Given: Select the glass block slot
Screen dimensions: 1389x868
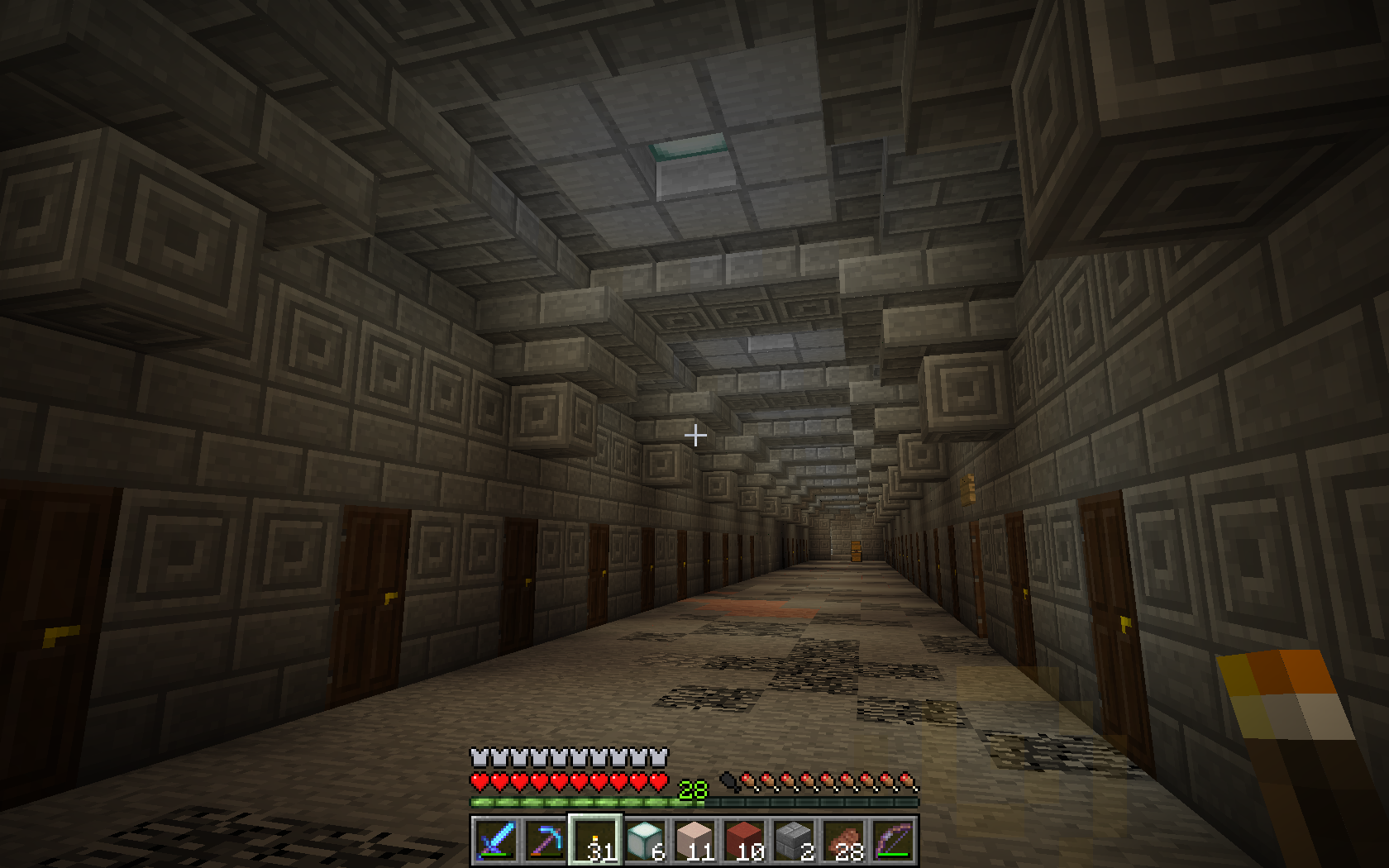Looking at the screenshot, I should 644,841.
